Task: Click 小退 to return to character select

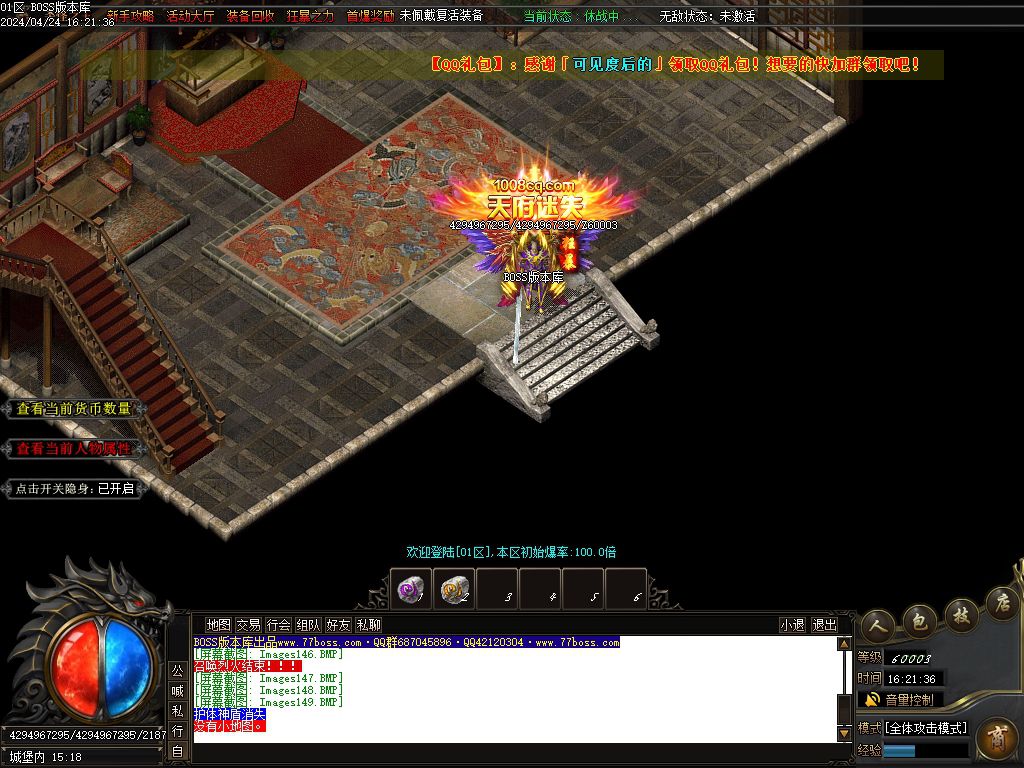Action: click(793, 625)
